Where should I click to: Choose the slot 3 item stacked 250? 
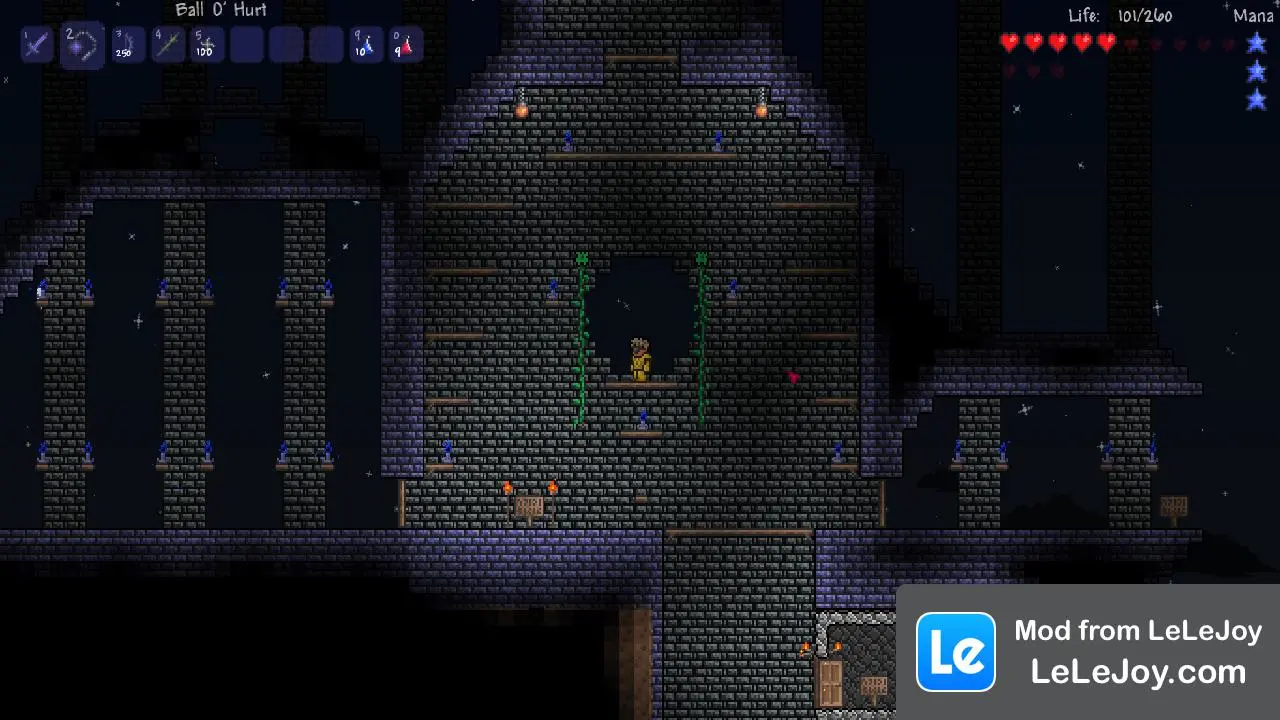pos(126,45)
